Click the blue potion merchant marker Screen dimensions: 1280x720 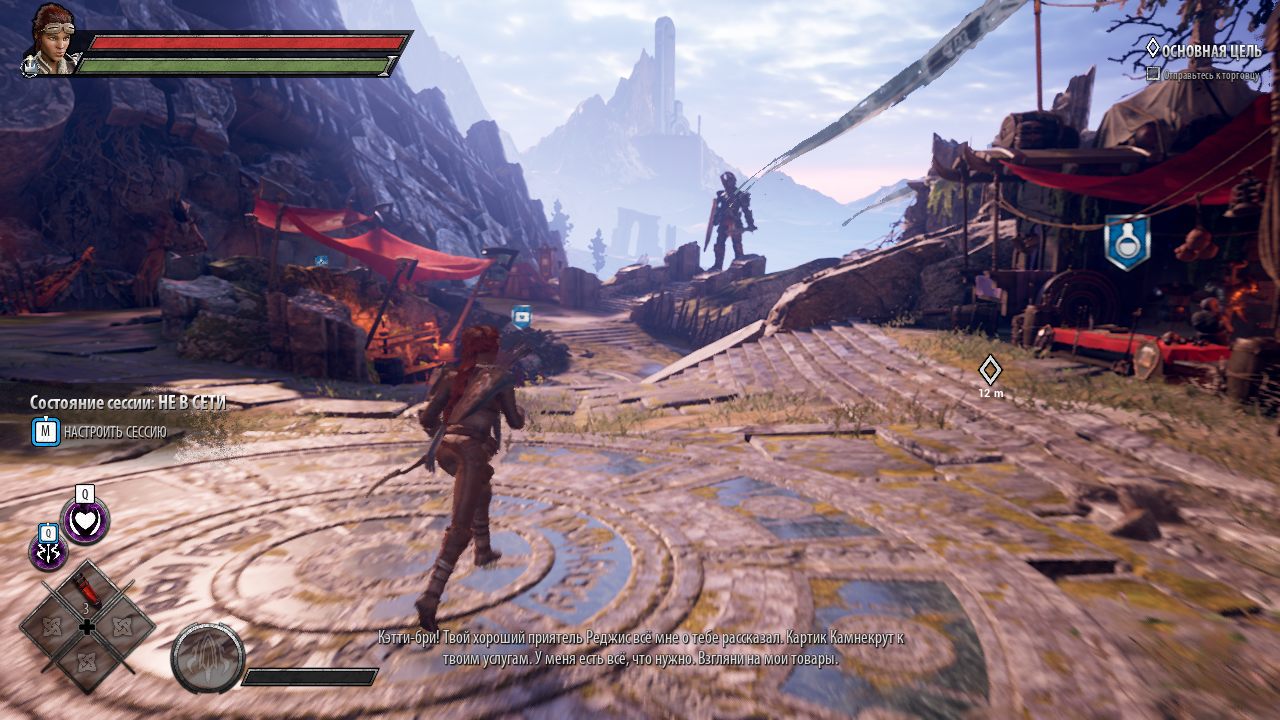tap(1127, 243)
